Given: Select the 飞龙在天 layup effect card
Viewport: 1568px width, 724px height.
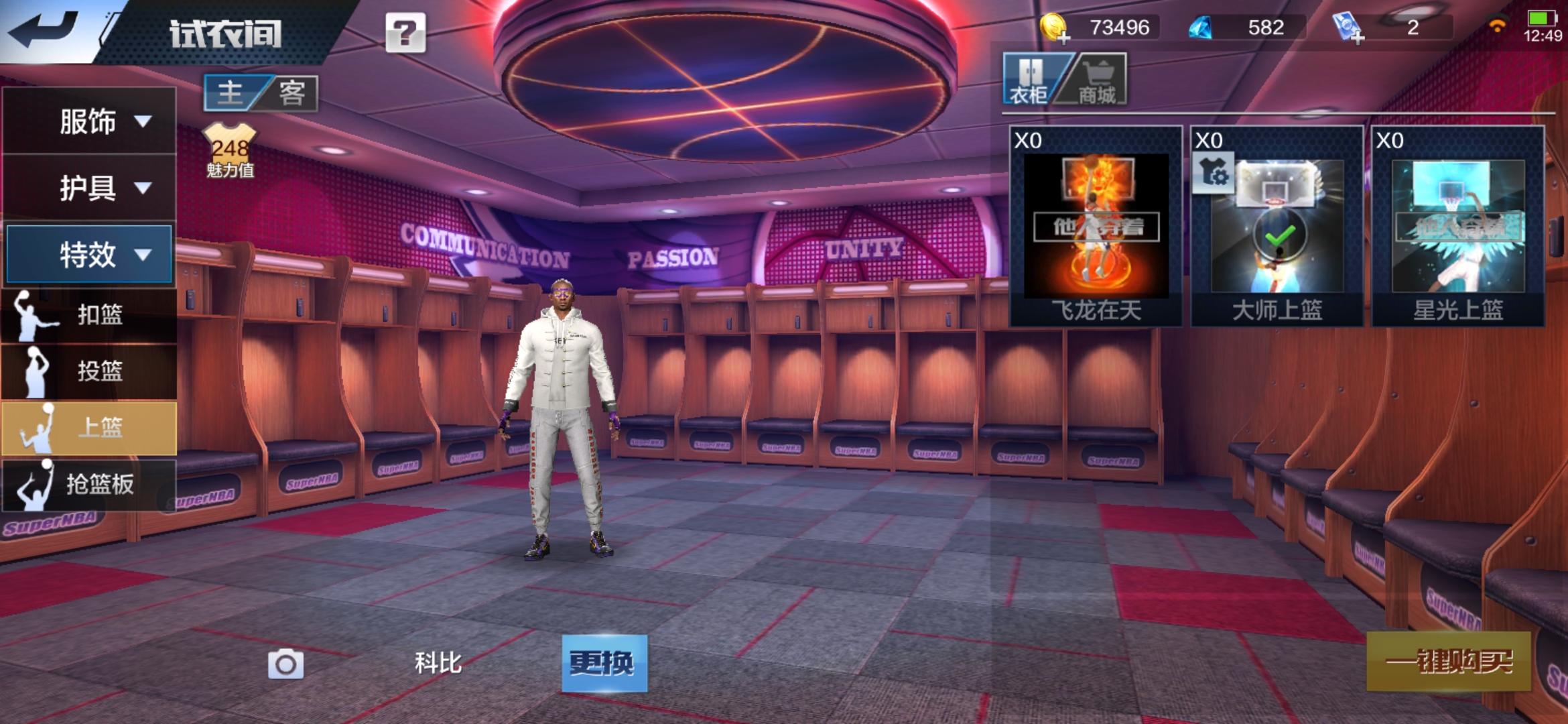Looking at the screenshot, I should pos(1096,227).
